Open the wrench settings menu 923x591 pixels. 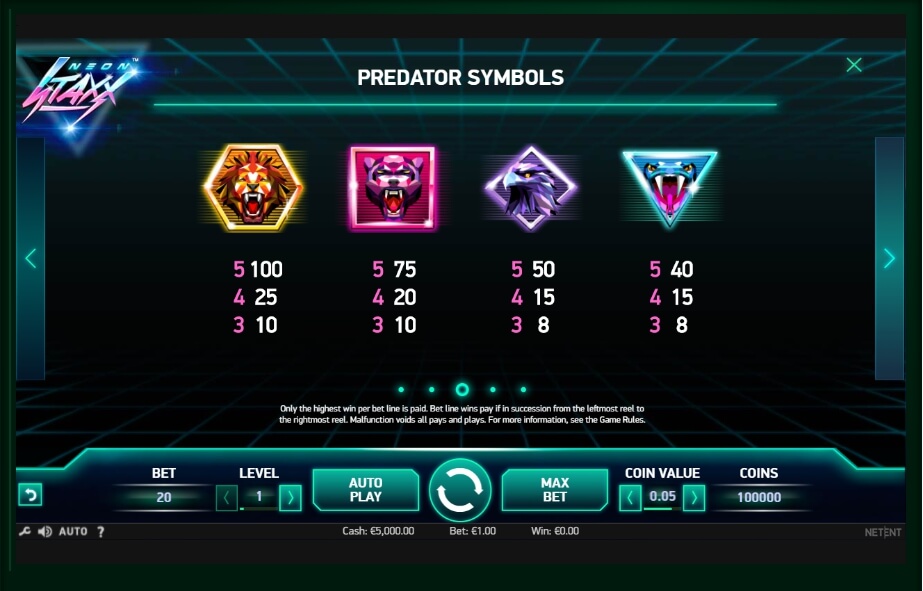25,531
